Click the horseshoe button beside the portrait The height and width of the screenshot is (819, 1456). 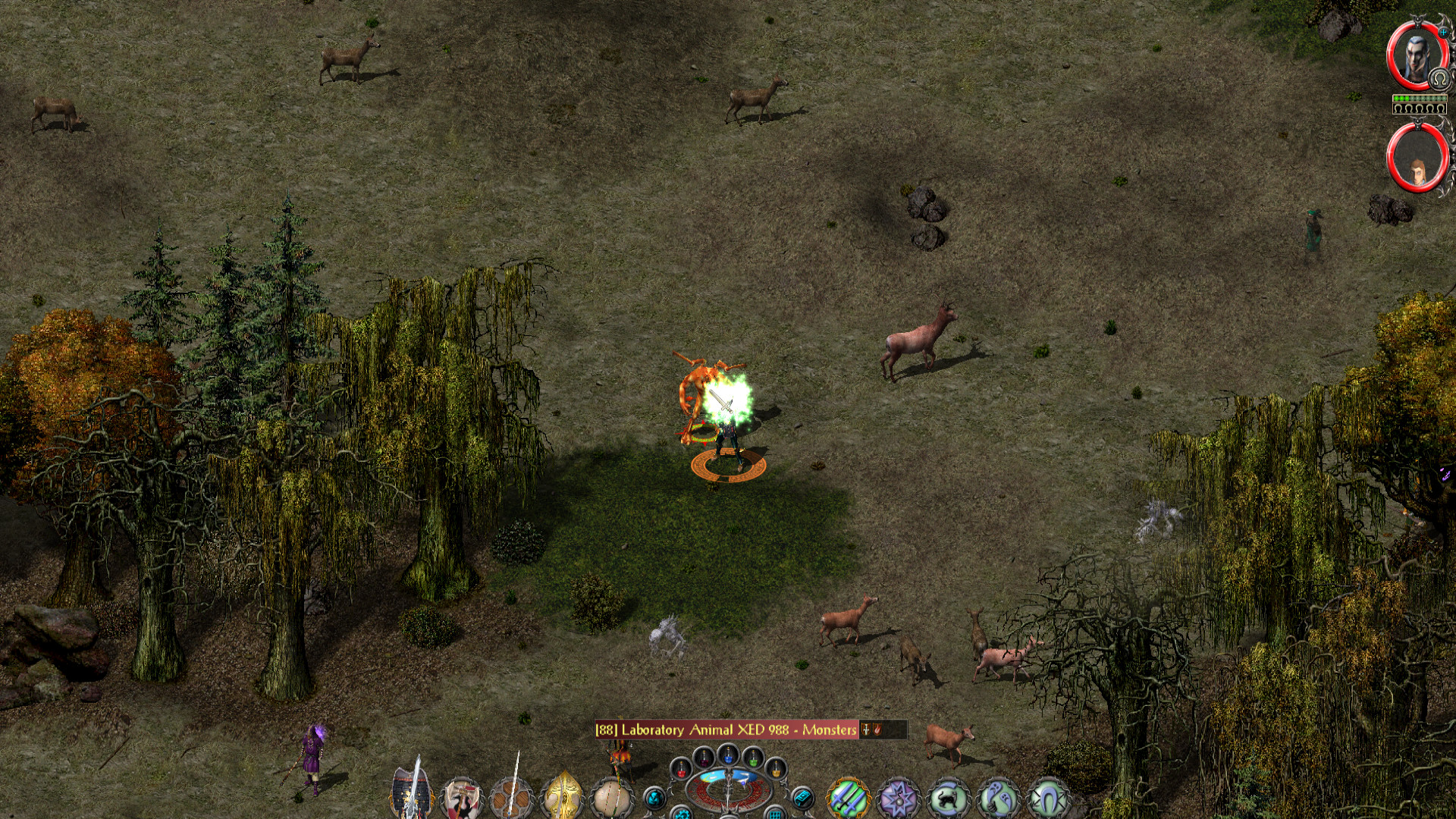pos(1439,79)
